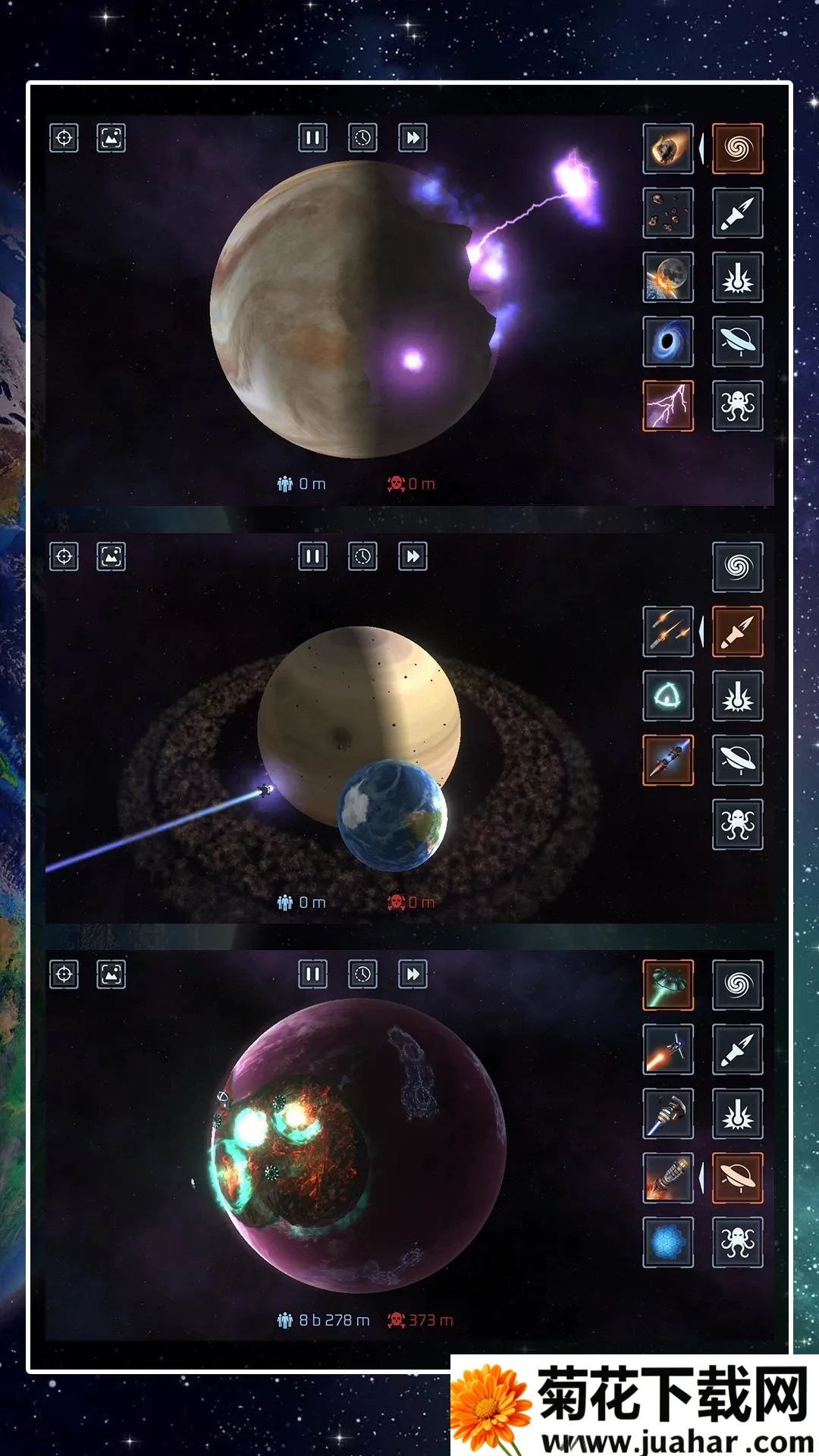Choose the triple missile barrage weapon
The width and height of the screenshot is (819, 1456).
[x=668, y=631]
